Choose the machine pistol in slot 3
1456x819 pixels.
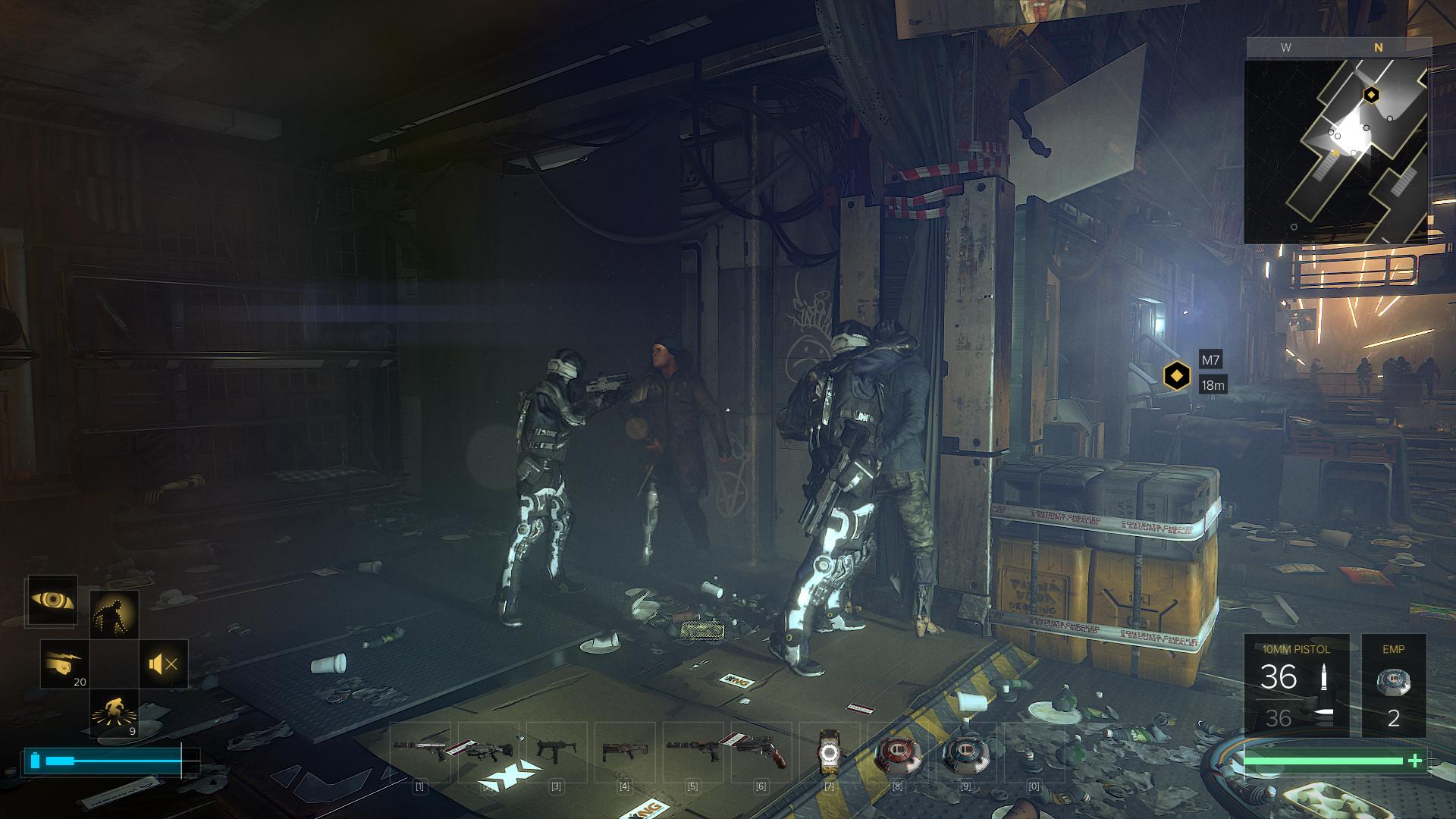pos(556,752)
